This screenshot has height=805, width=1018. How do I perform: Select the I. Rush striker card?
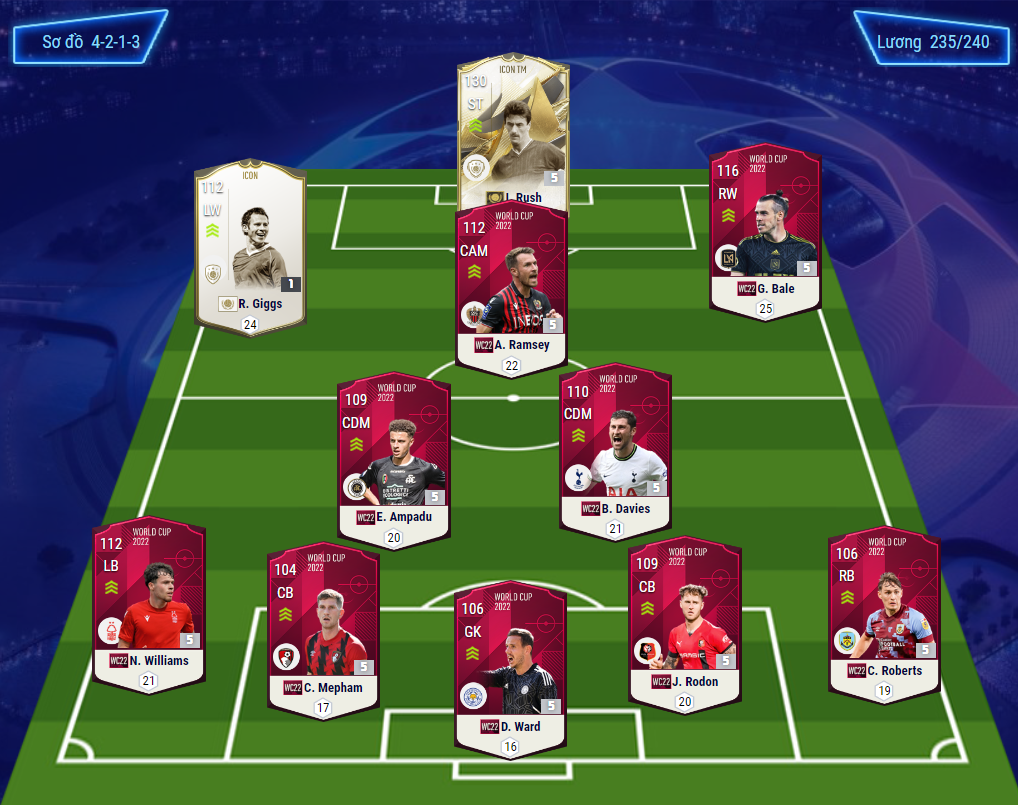pyautogui.click(x=513, y=130)
